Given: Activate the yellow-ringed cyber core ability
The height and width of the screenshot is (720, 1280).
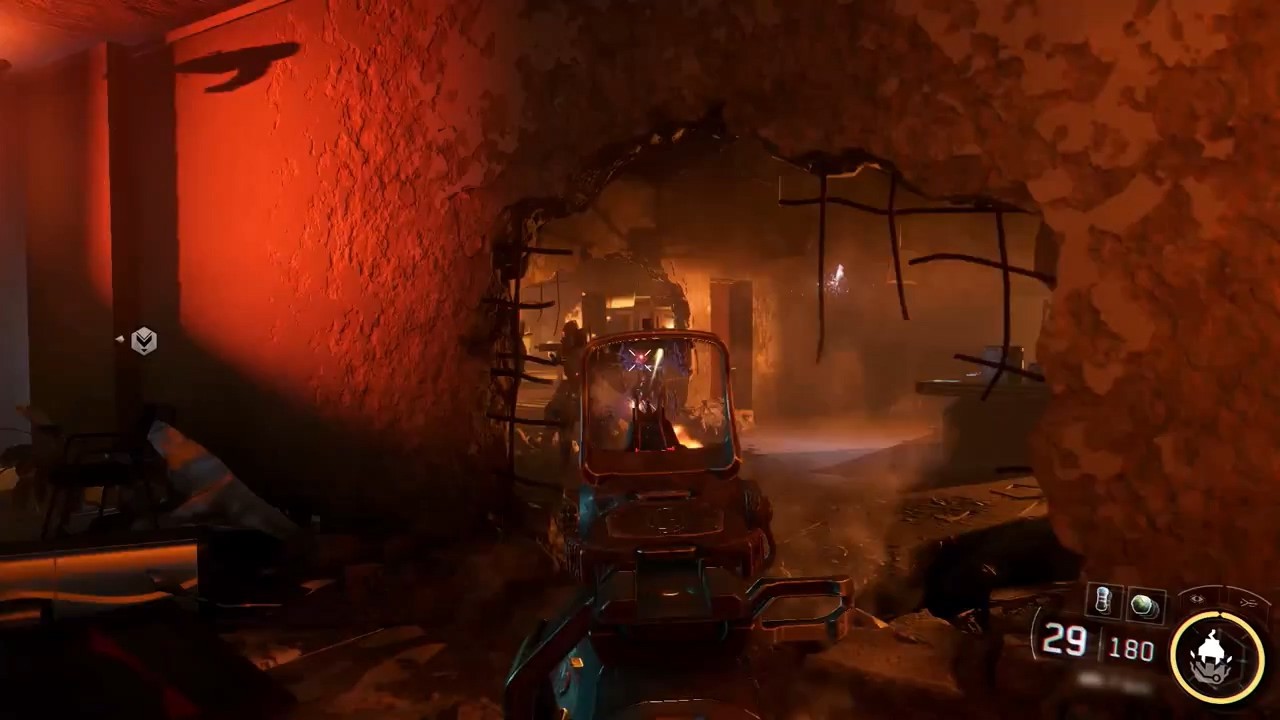Looking at the screenshot, I should (1217, 655).
